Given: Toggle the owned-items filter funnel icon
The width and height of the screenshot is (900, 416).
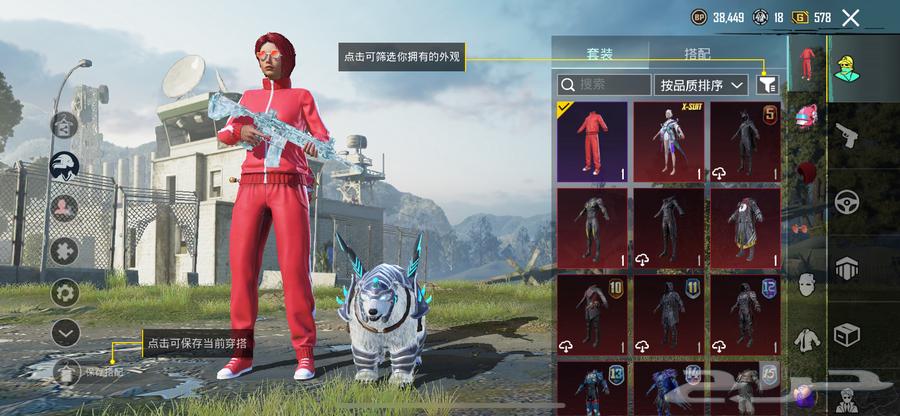Looking at the screenshot, I should coord(767,86).
